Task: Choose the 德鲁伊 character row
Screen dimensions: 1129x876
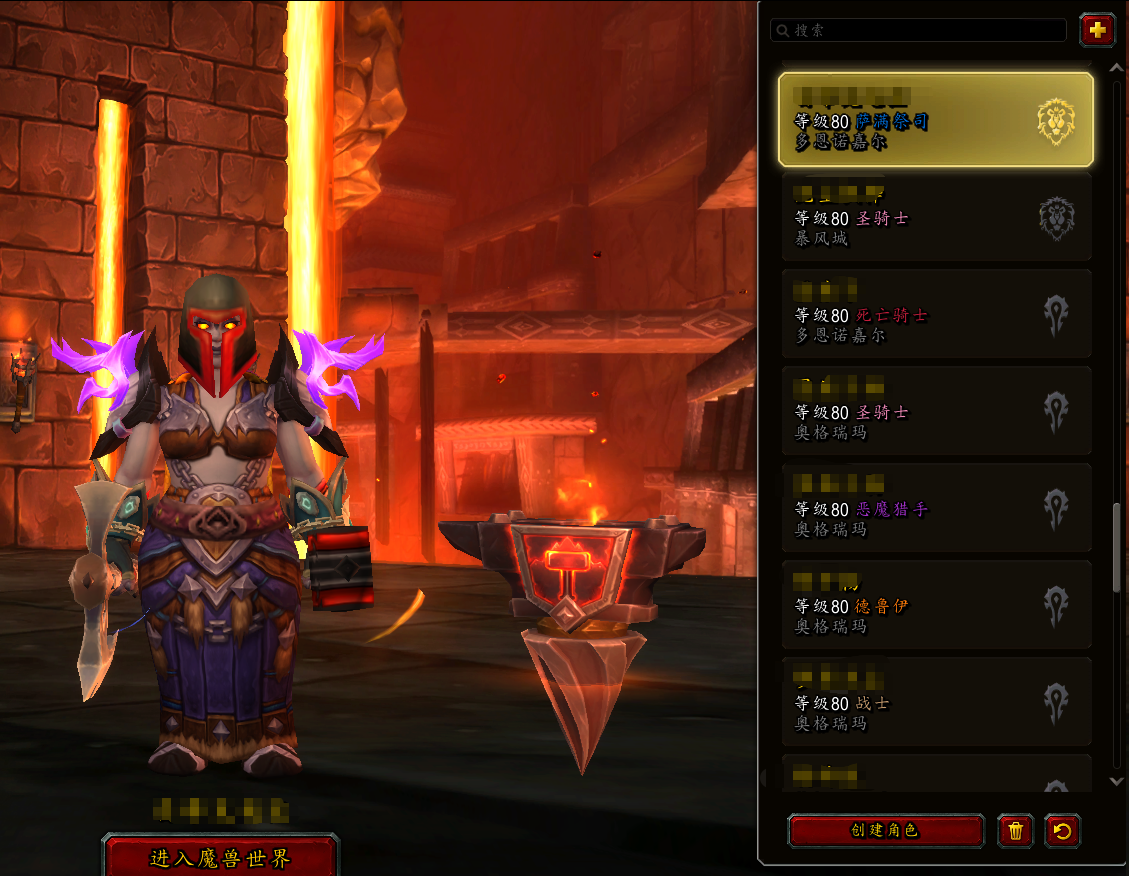Action: (x=935, y=605)
